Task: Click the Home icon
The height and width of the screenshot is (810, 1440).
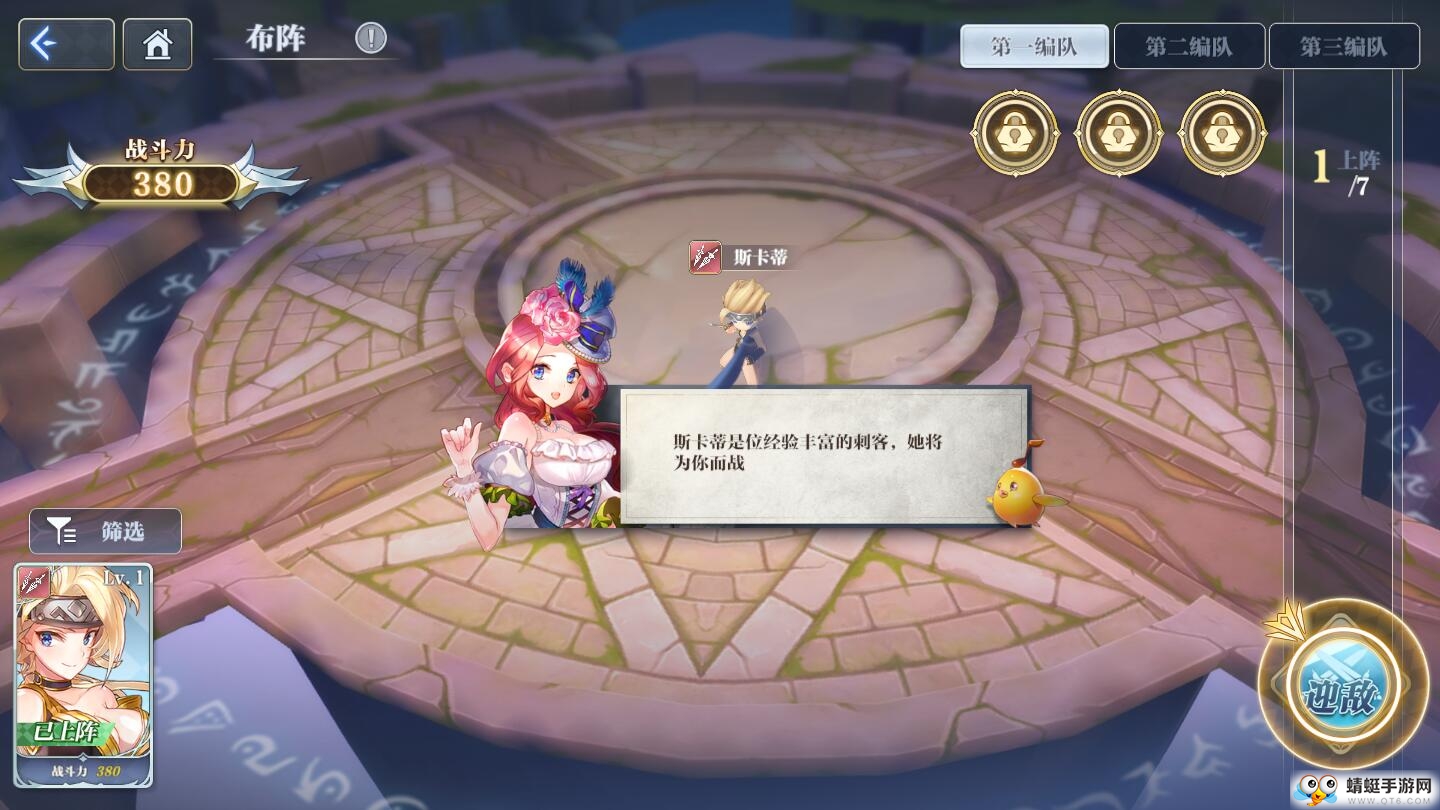Action: (158, 44)
